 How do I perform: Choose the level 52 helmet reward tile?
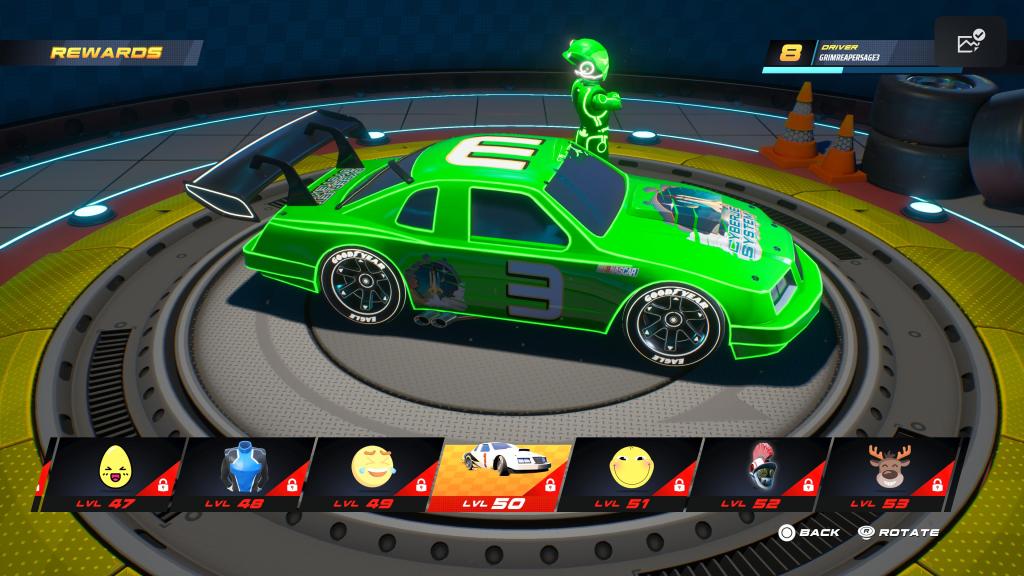coord(760,472)
